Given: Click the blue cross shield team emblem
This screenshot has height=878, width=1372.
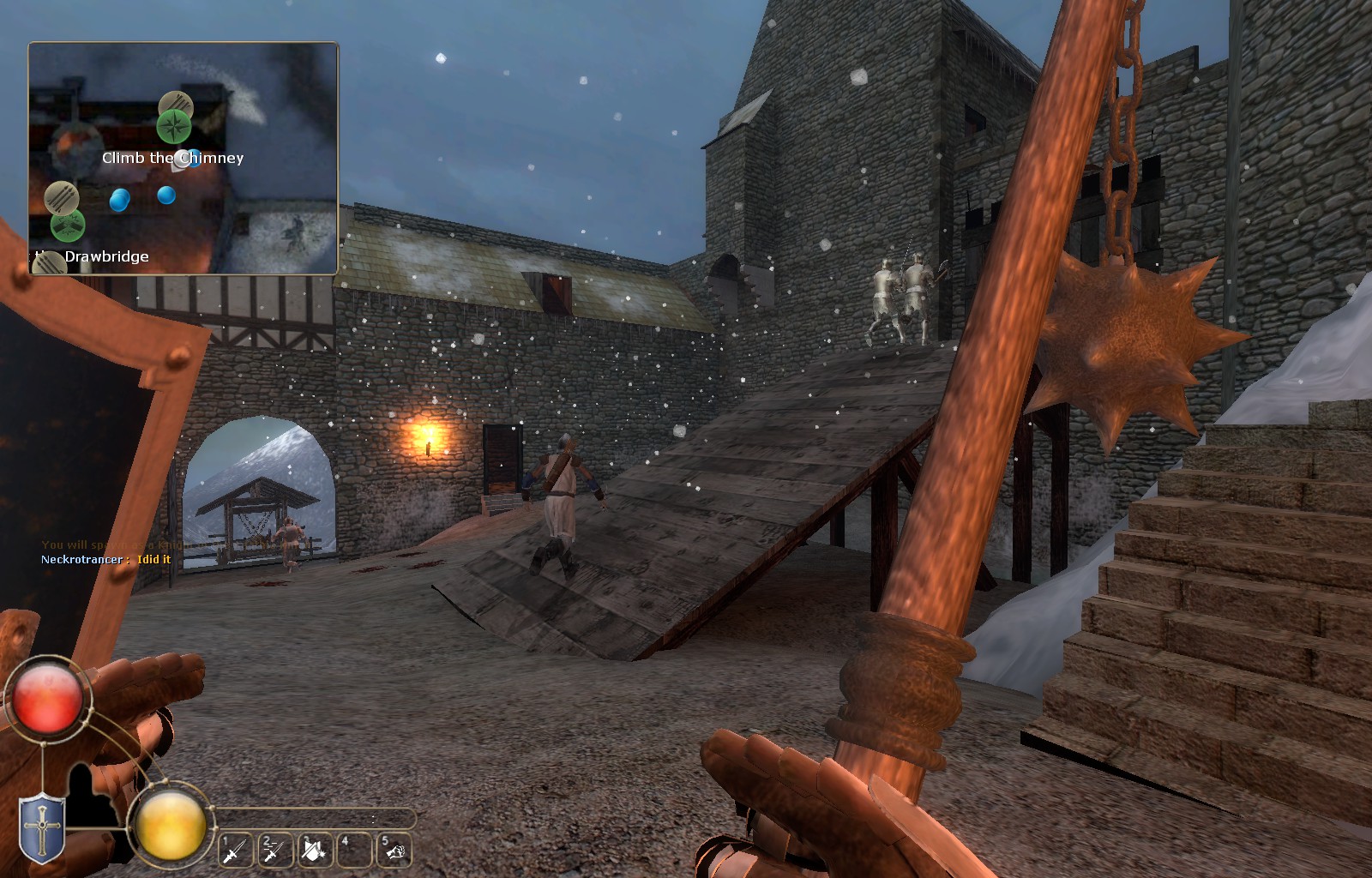Looking at the screenshot, I should point(41,828).
